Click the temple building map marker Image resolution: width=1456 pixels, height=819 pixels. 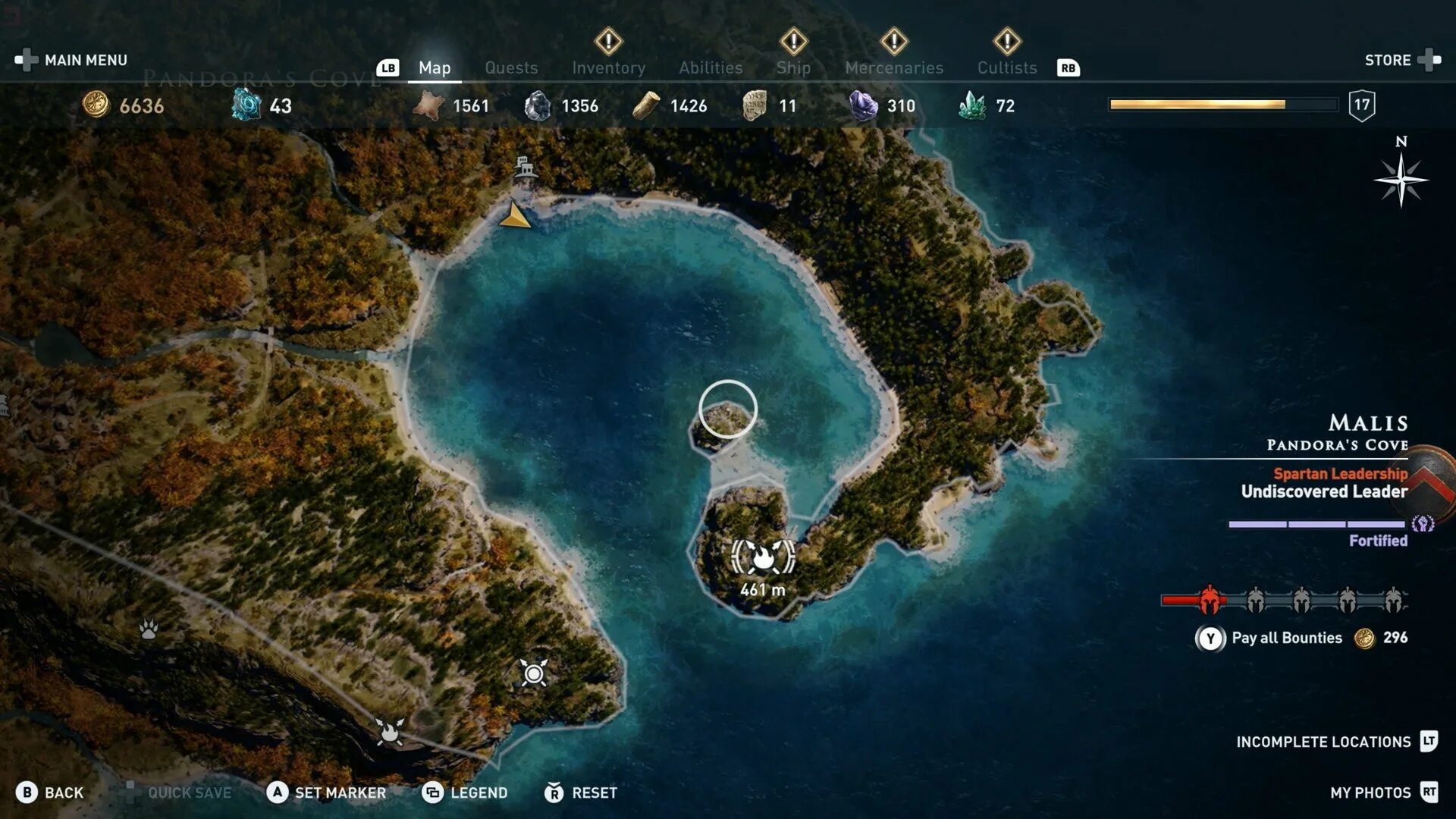click(524, 165)
